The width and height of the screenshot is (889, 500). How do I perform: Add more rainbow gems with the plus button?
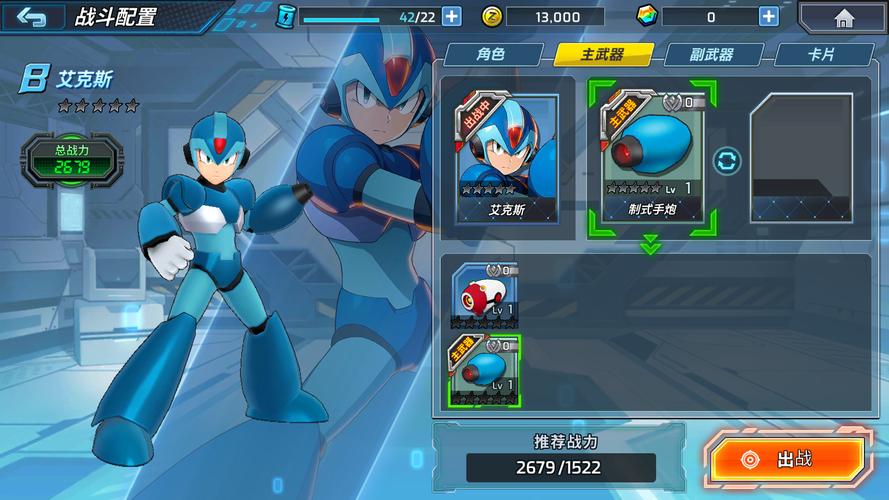click(x=768, y=16)
